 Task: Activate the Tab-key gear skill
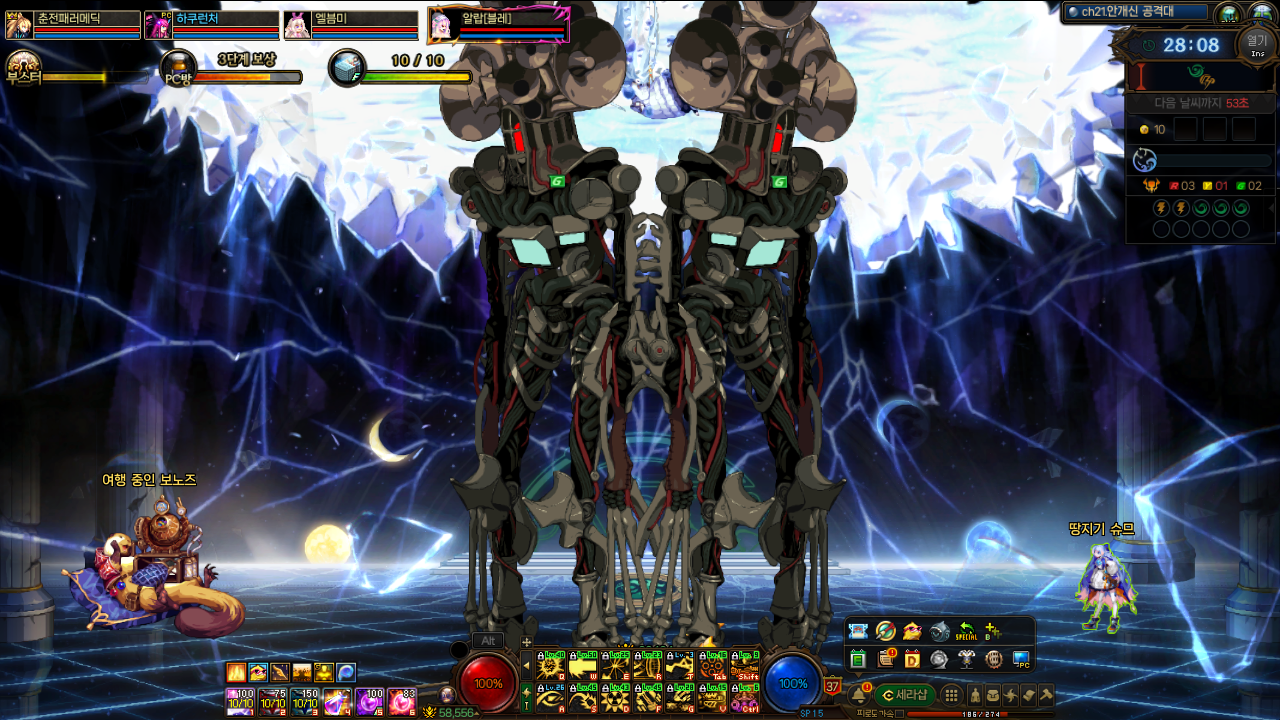712,666
